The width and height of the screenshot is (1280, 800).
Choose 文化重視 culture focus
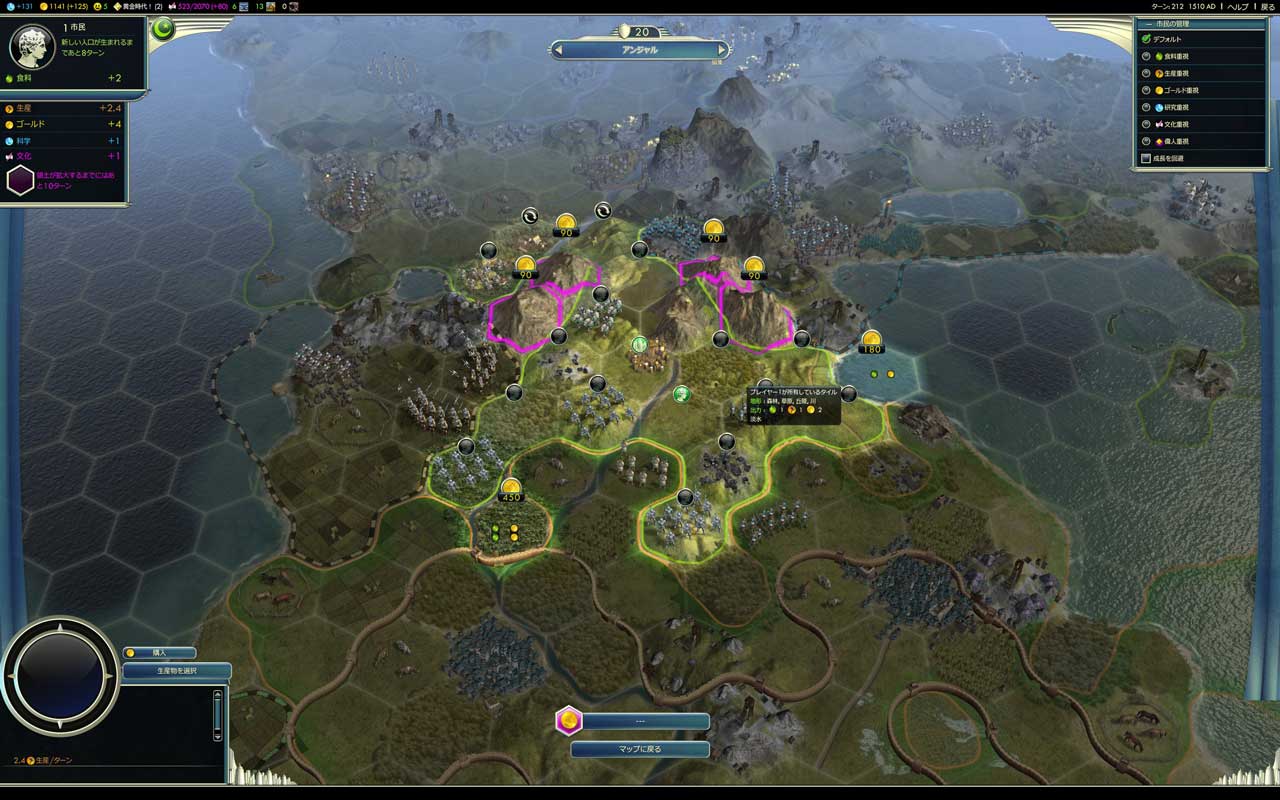pyautogui.click(x=1147, y=124)
